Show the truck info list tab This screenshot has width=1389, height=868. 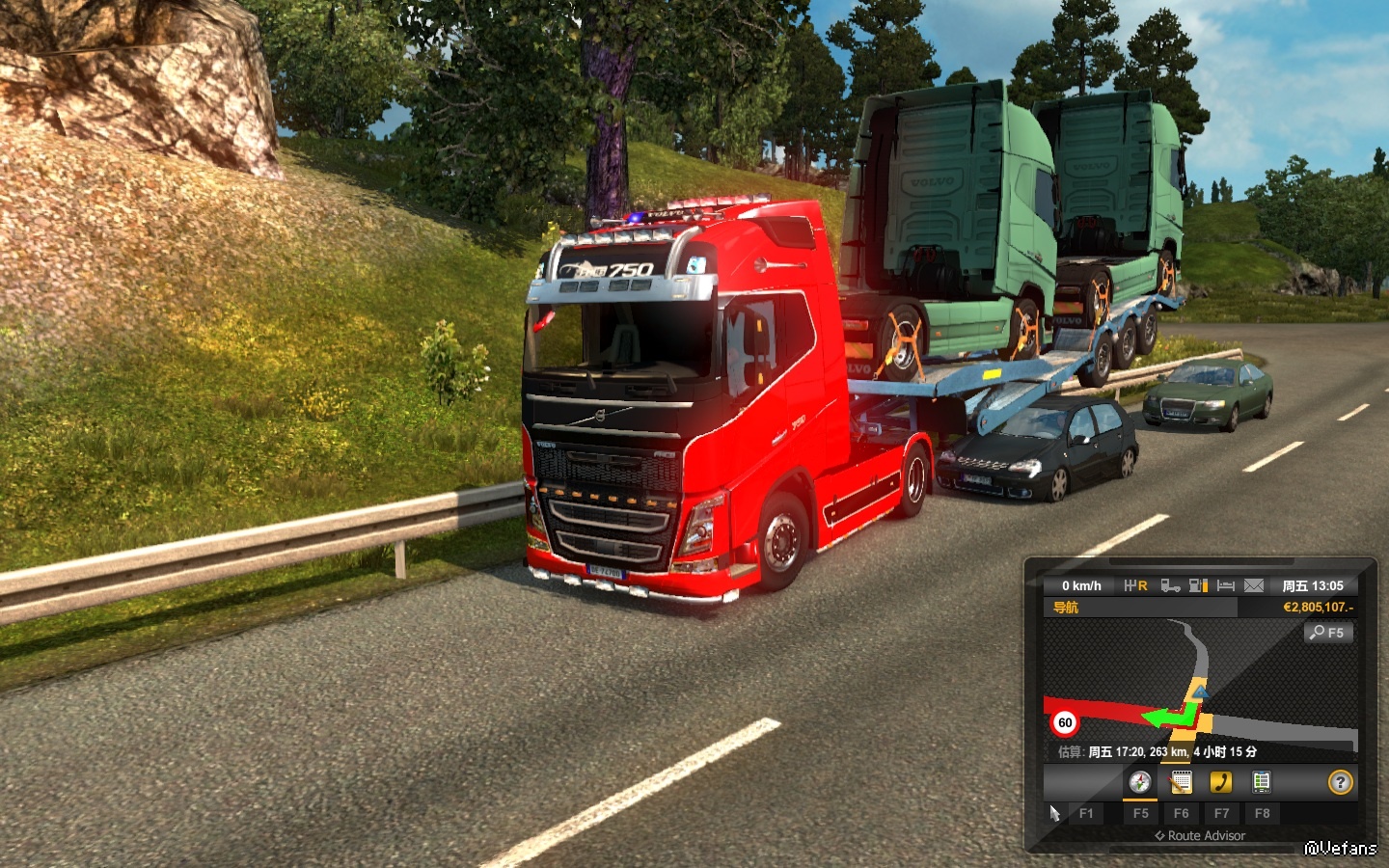point(1261,782)
